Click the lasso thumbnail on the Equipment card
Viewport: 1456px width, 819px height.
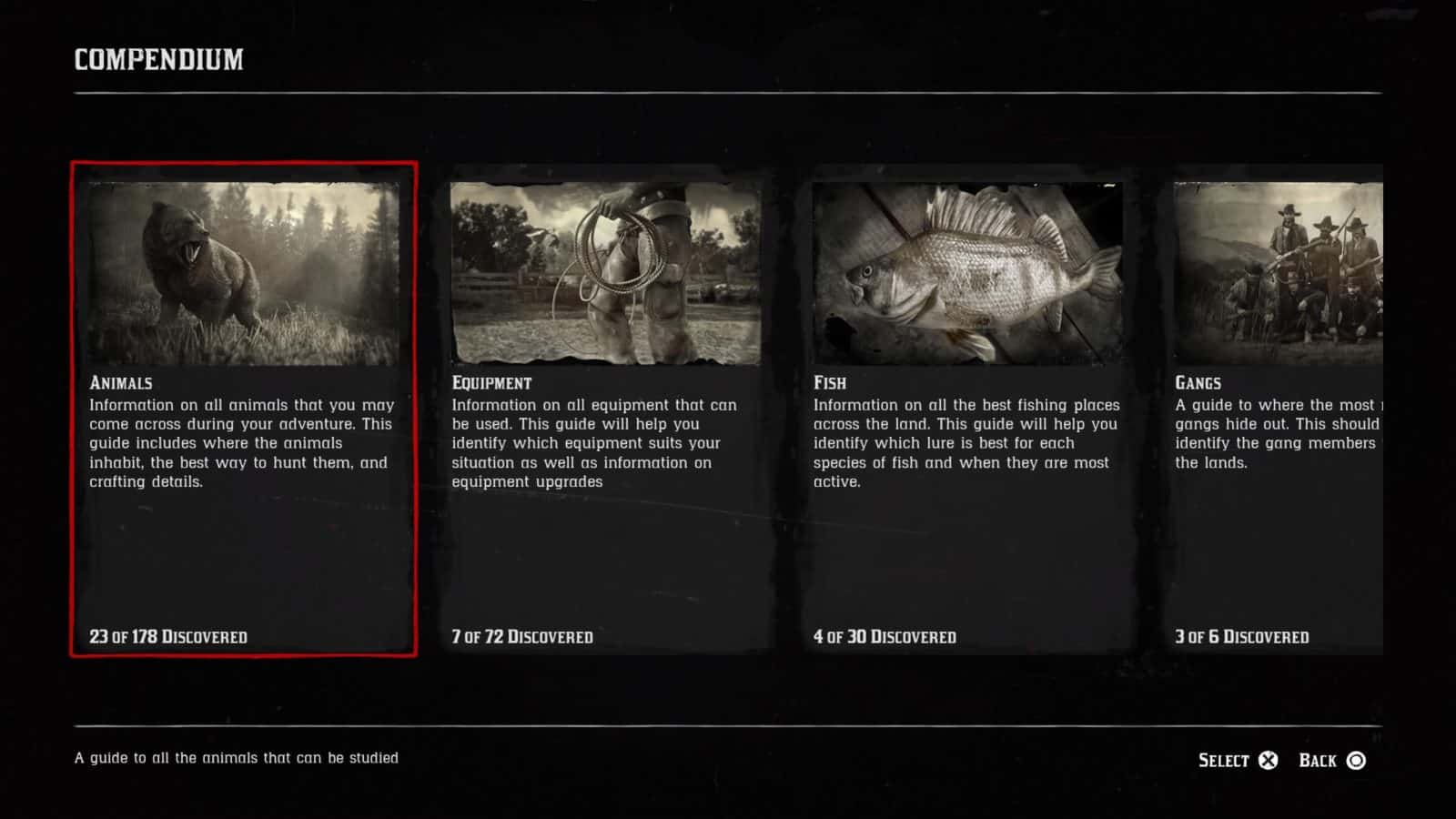click(x=603, y=268)
